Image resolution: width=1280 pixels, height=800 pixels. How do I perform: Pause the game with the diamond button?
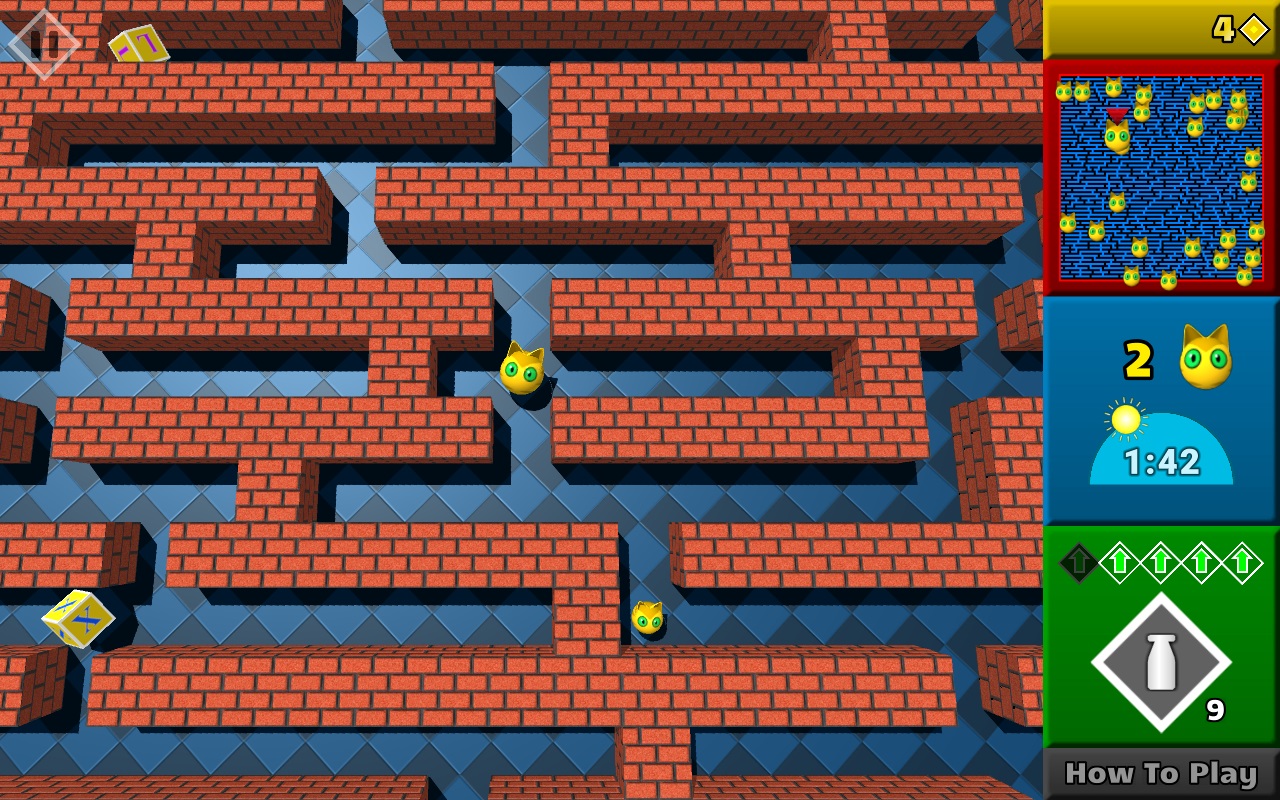click(x=43, y=43)
